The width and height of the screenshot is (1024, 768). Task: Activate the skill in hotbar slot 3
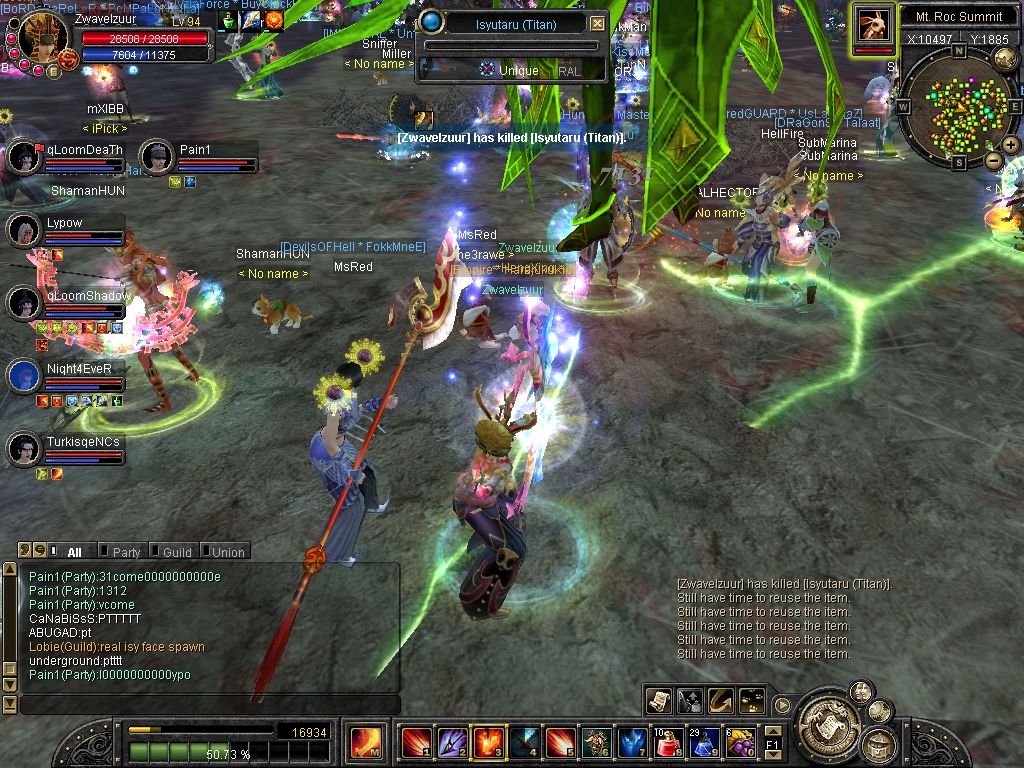pyautogui.click(x=488, y=743)
